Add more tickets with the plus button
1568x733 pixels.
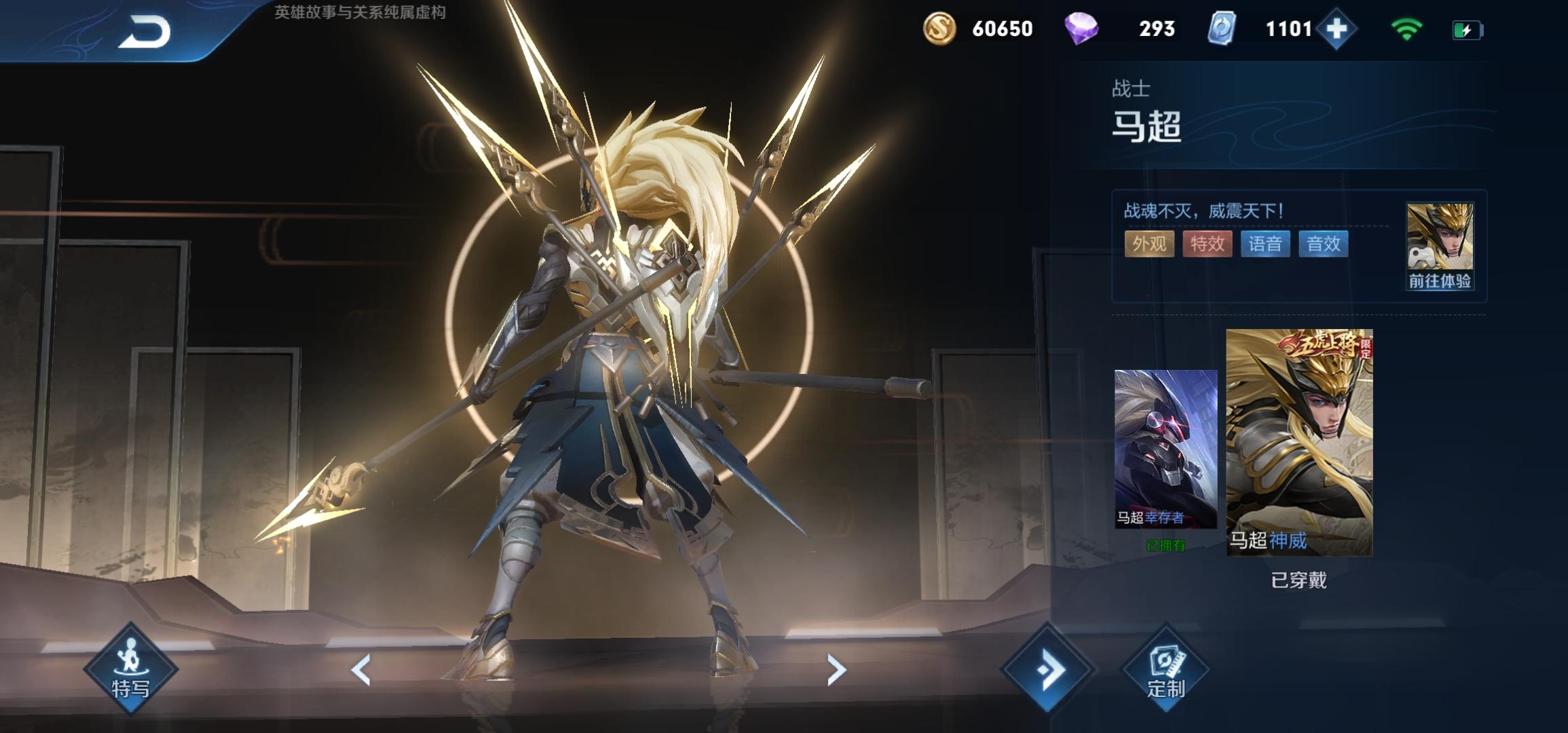click(1336, 29)
